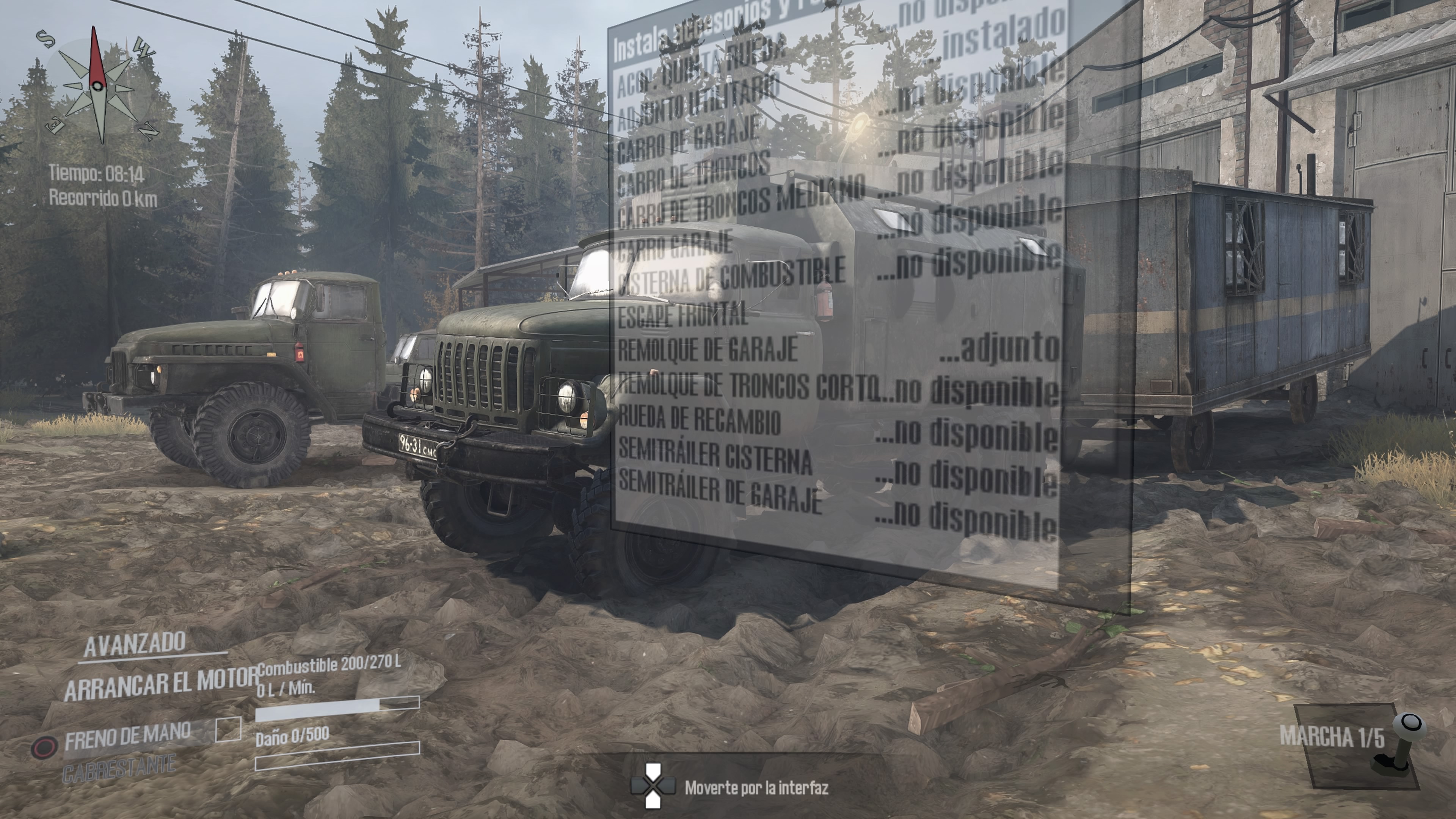Open the AVANZADO menu
Image resolution: width=1456 pixels, height=819 pixels.
[135, 643]
